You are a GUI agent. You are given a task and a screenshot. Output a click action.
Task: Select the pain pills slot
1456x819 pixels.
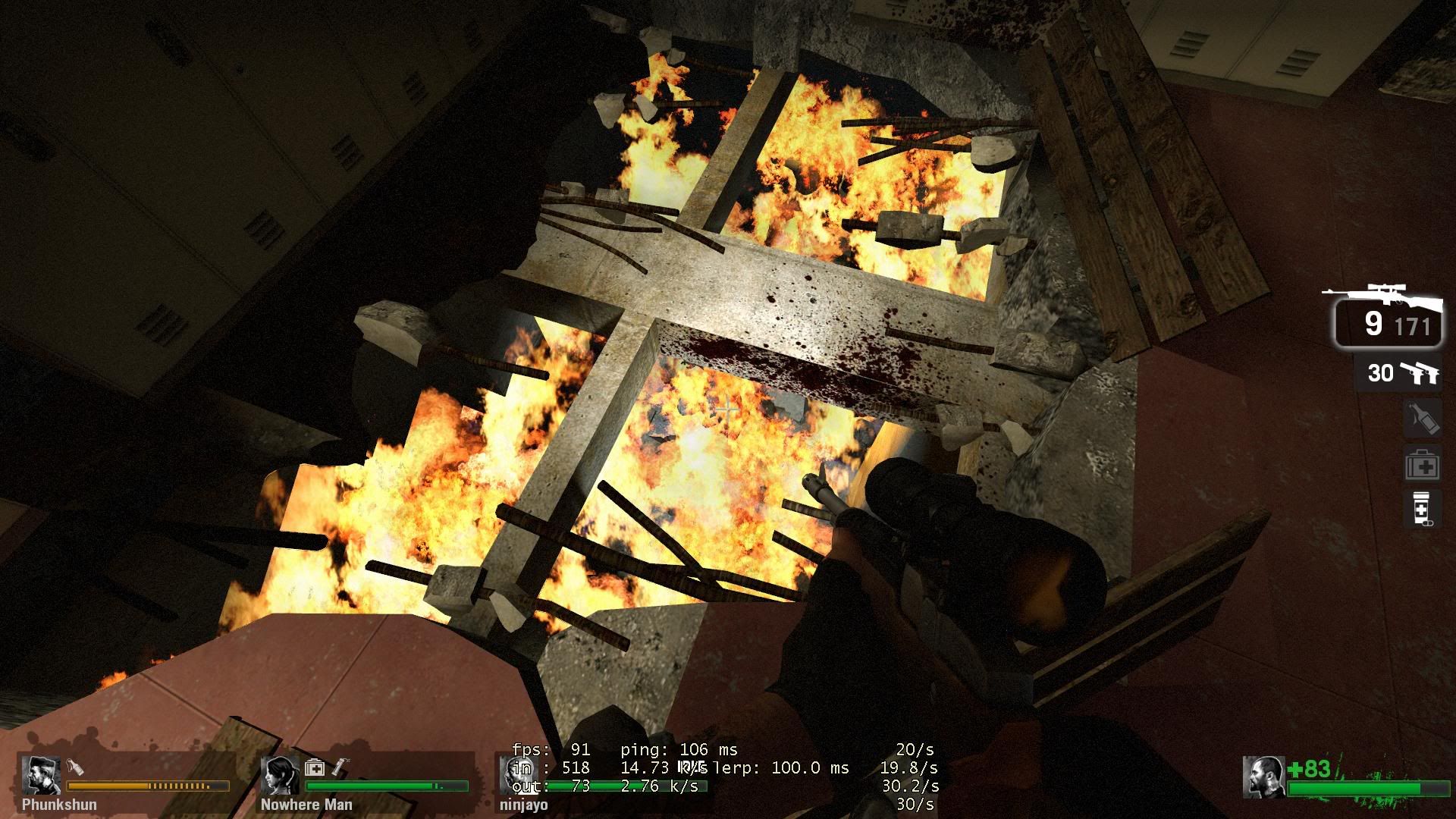point(1421,508)
